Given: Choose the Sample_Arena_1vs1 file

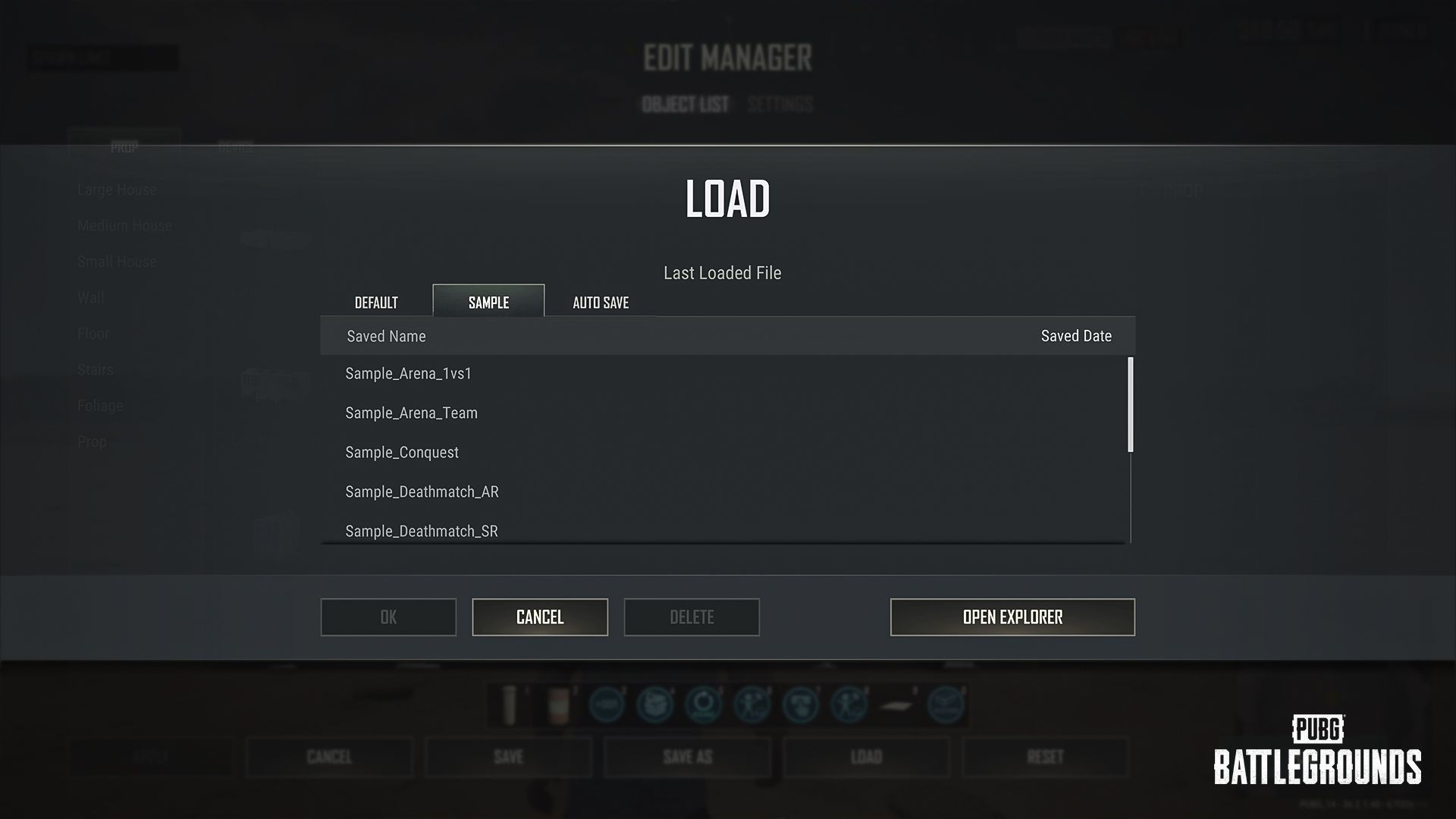Looking at the screenshot, I should point(409,374).
